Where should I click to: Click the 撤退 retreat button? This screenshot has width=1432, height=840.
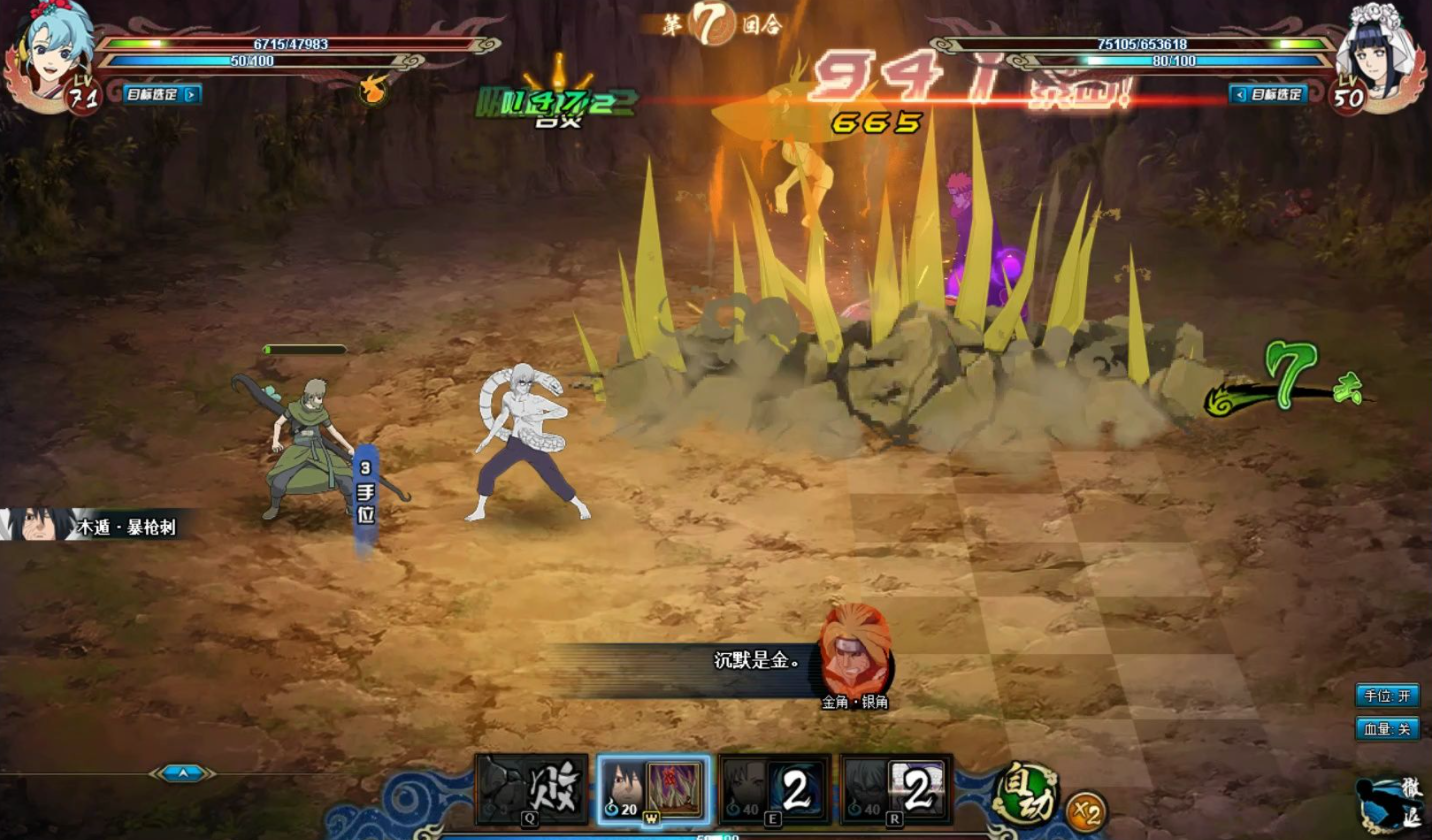[1393, 802]
